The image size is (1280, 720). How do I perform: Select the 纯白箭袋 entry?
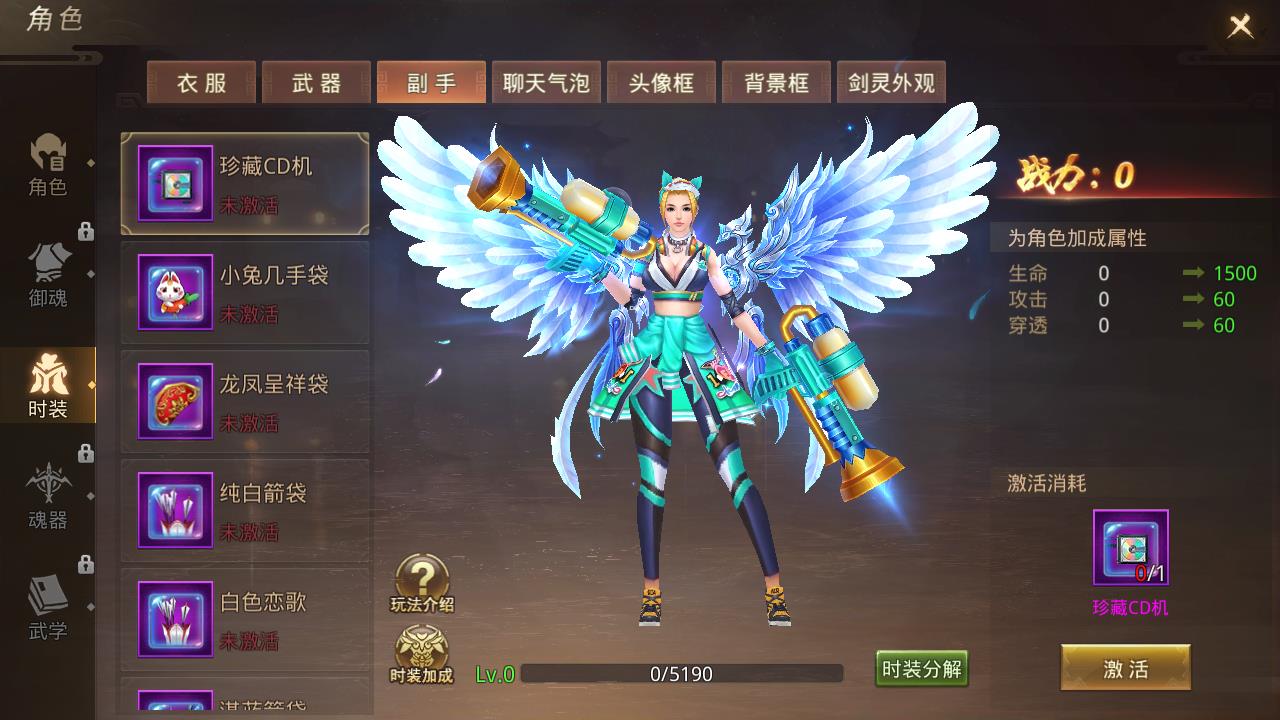(x=245, y=510)
